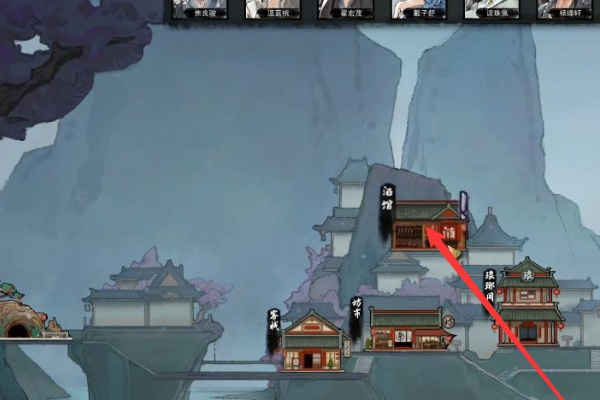Image resolution: width=600 pixels, height=400 pixels.
Task: Select the 焦良骏 character portrait
Action: point(199,9)
